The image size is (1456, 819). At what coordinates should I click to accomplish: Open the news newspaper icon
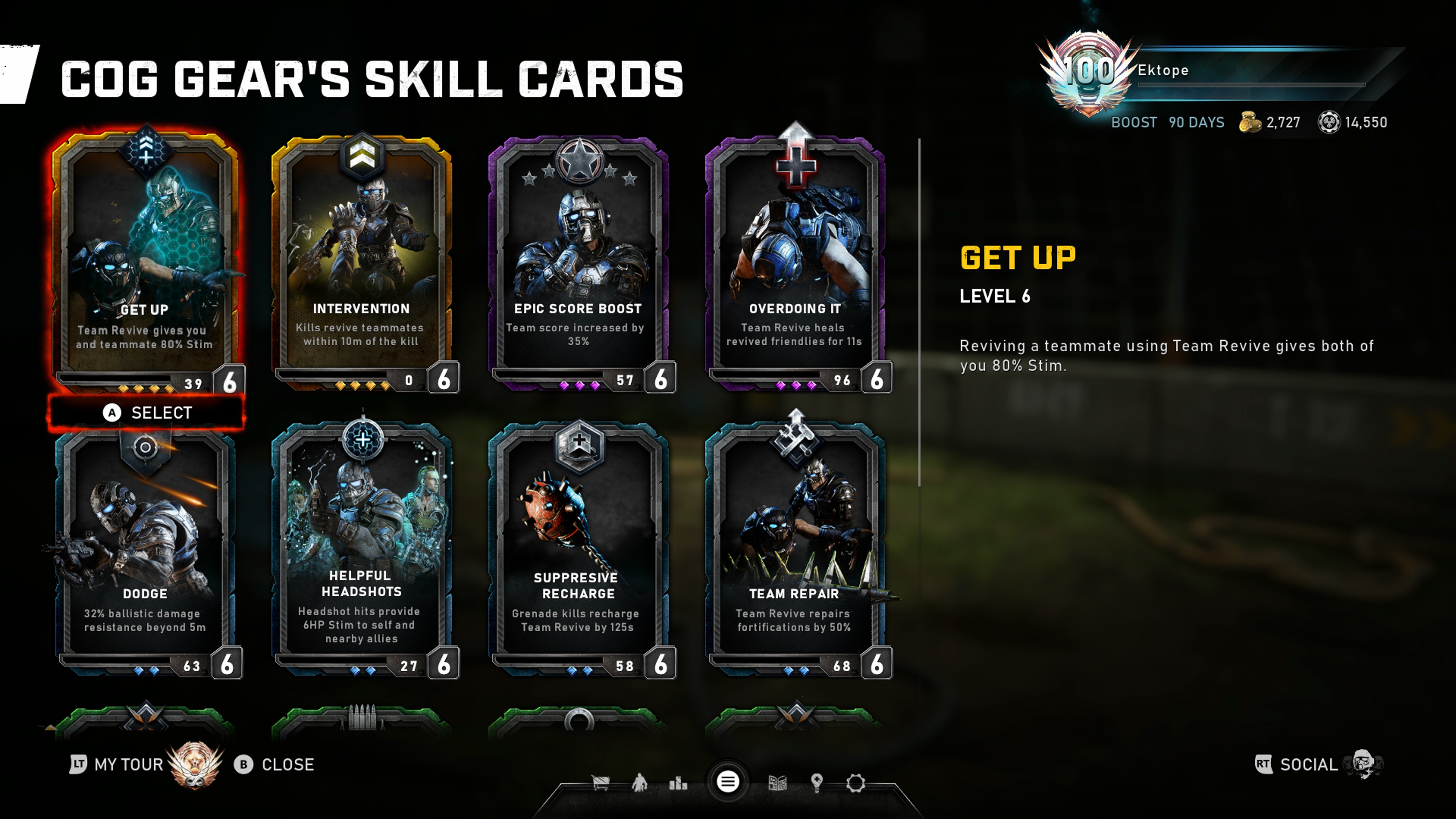(777, 783)
